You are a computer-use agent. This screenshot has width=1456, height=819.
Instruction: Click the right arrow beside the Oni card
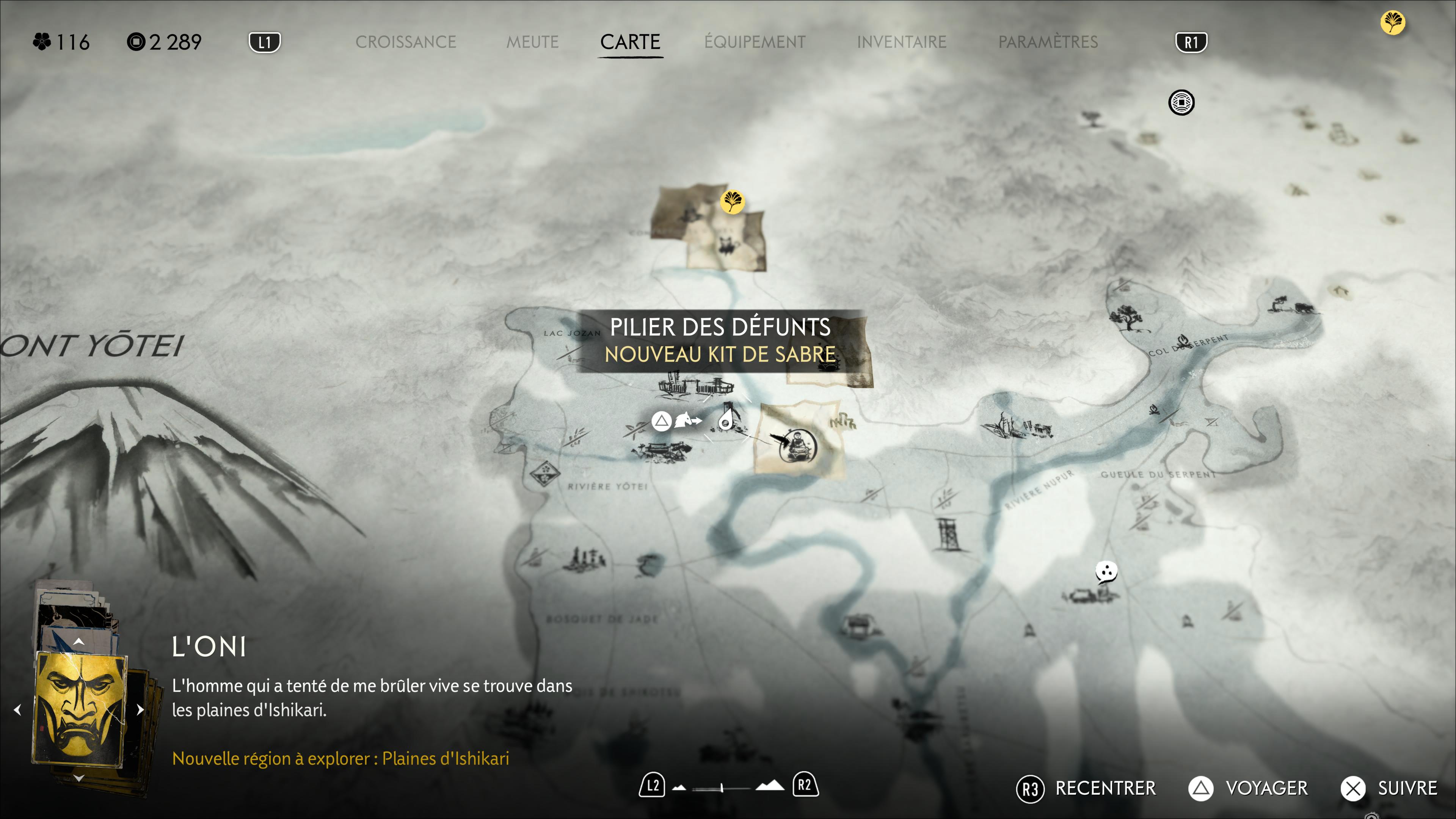pos(141,709)
